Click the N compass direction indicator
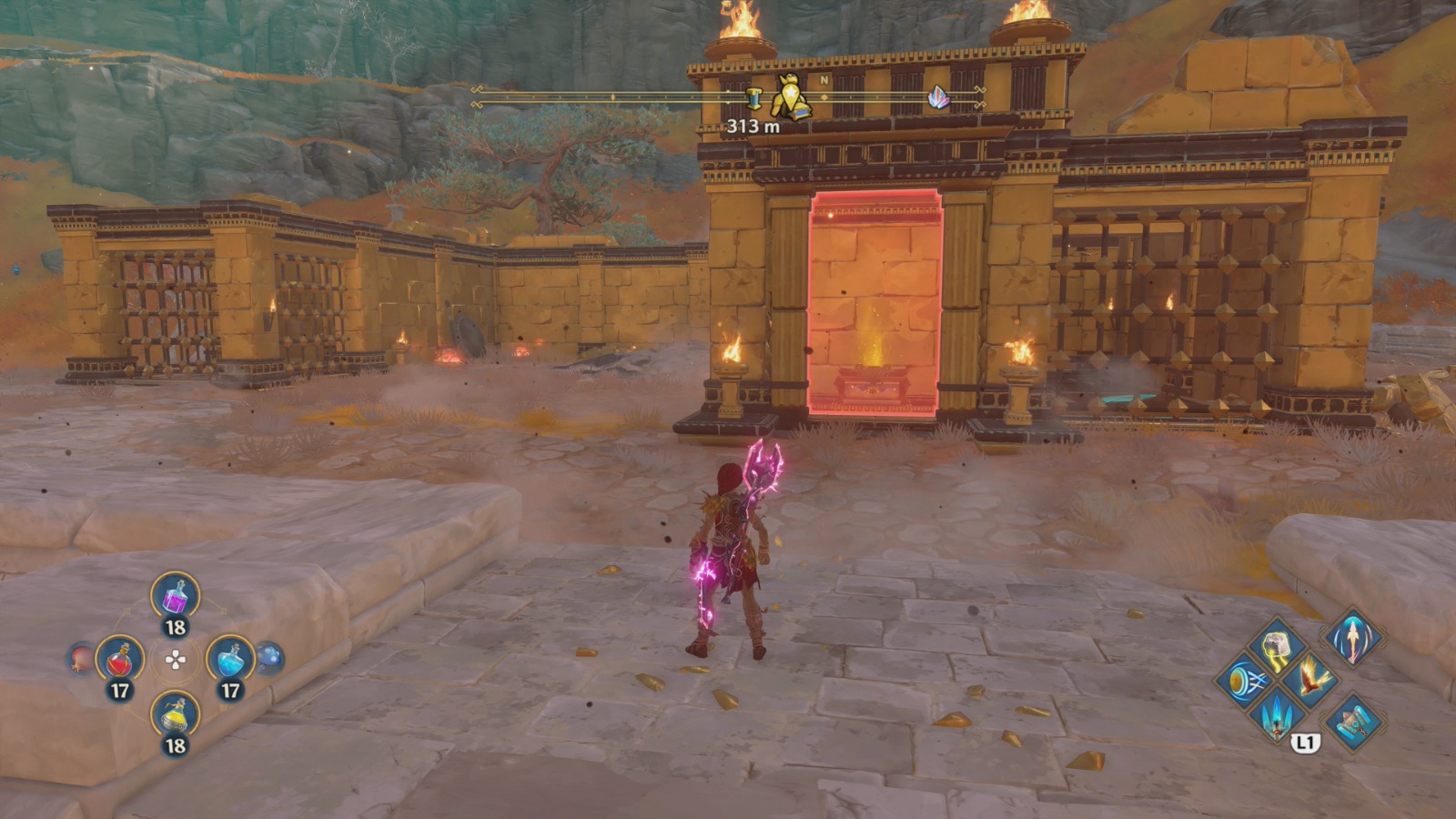1456x819 pixels. coord(823,80)
